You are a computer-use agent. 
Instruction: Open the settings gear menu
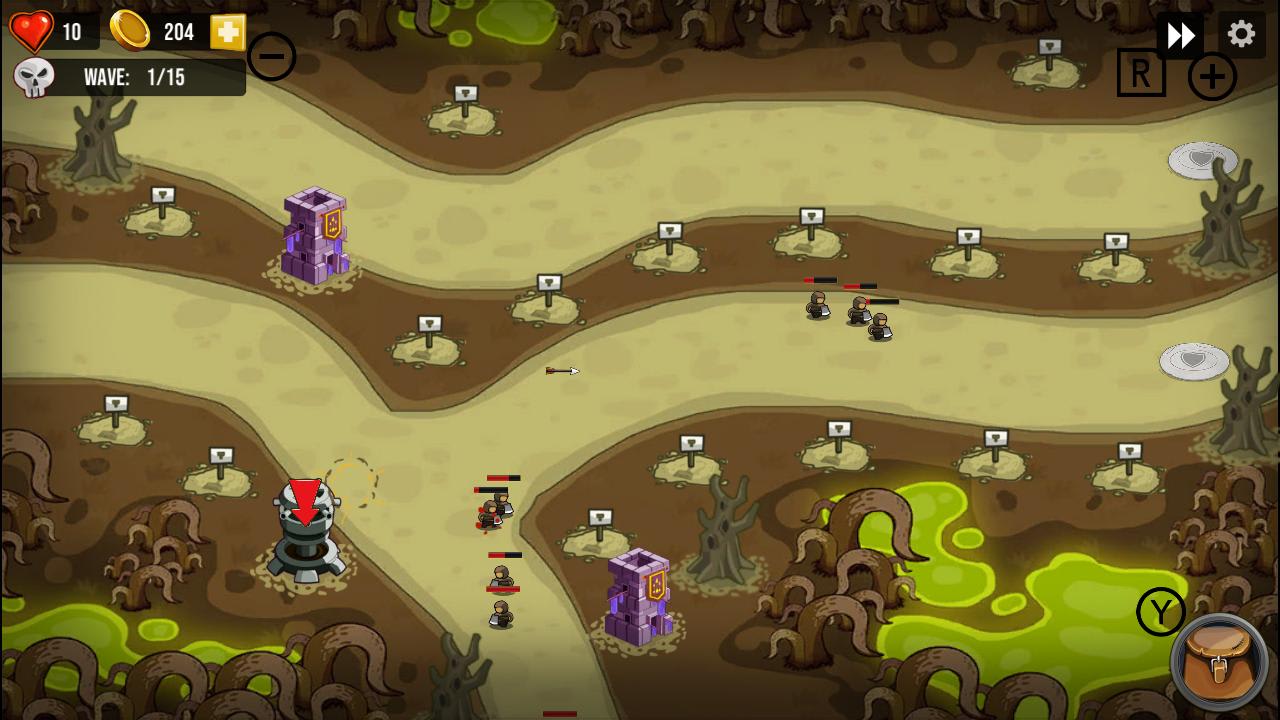(1241, 33)
